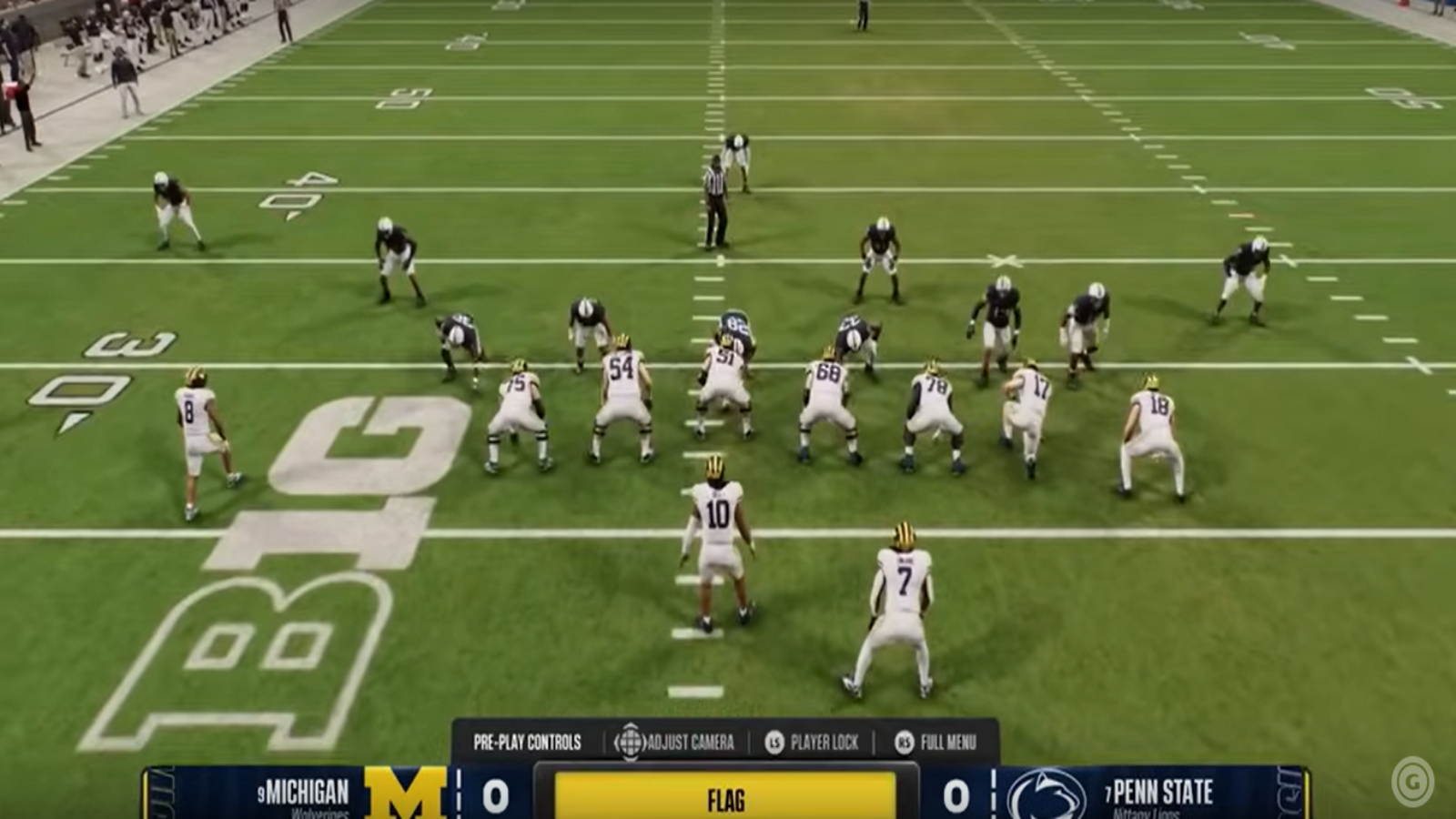The height and width of the screenshot is (819, 1456).
Task: Click the LS button icon for Player Lock
Action: [x=774, y=742]
